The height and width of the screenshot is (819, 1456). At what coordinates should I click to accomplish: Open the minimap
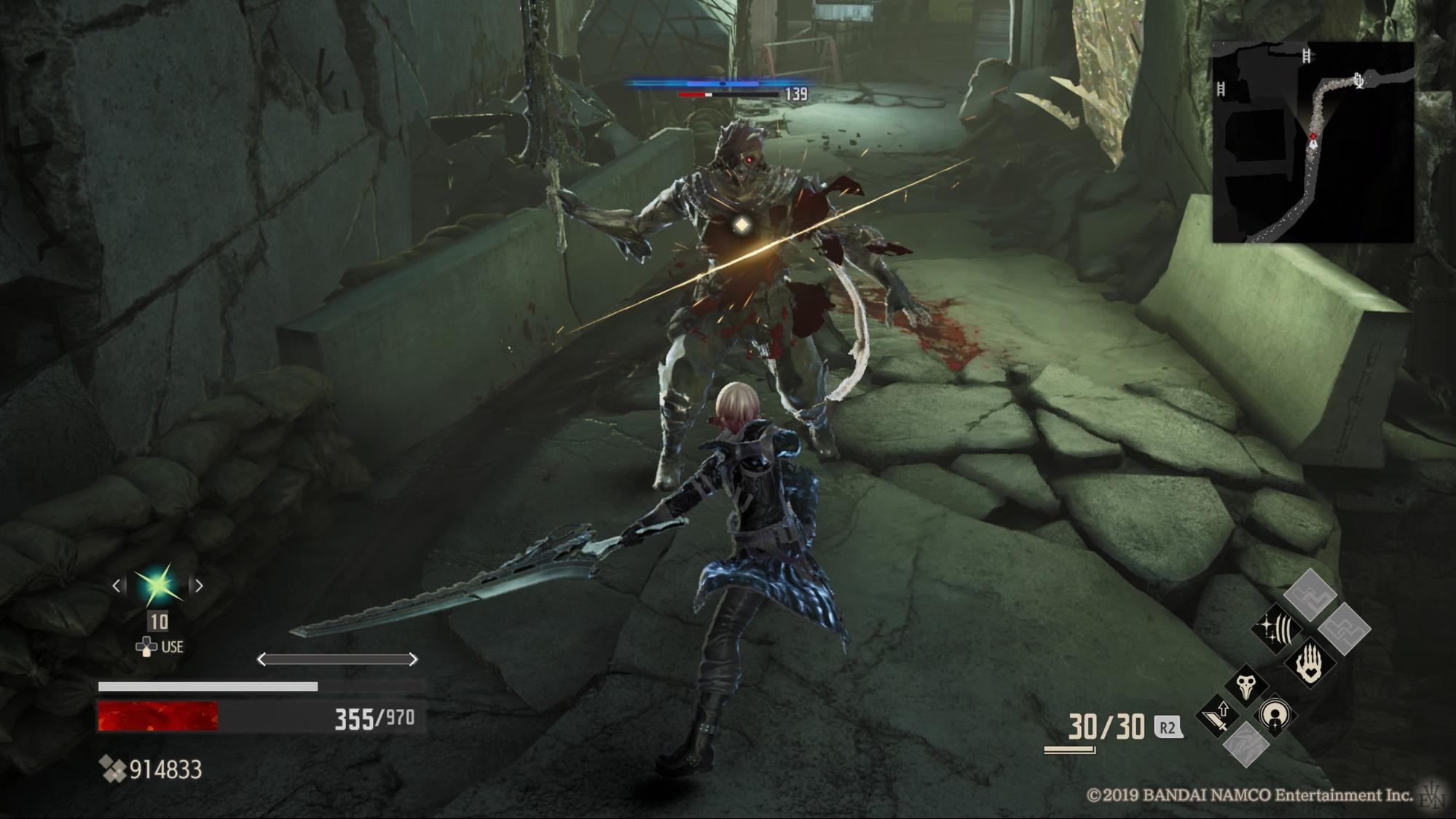tap(1313, 142)
